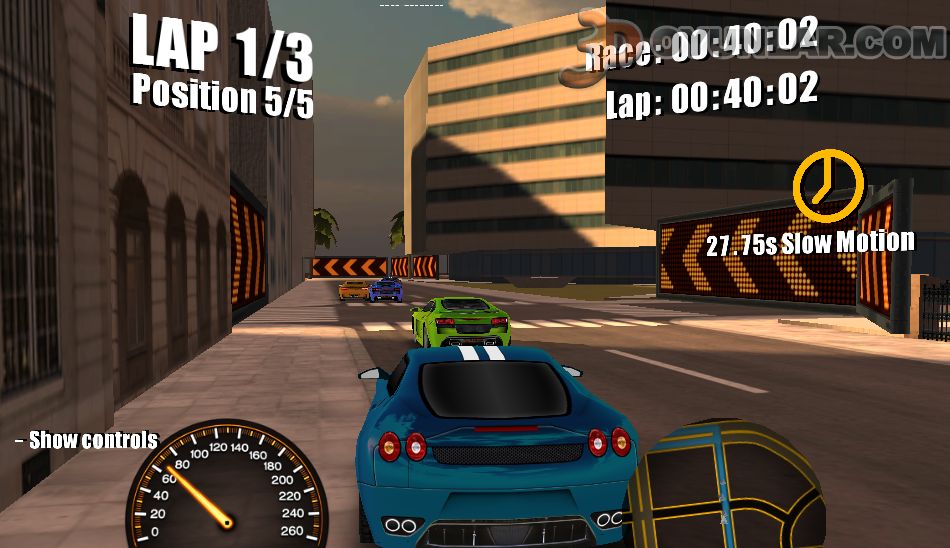Expand the Show controls option

87,440
